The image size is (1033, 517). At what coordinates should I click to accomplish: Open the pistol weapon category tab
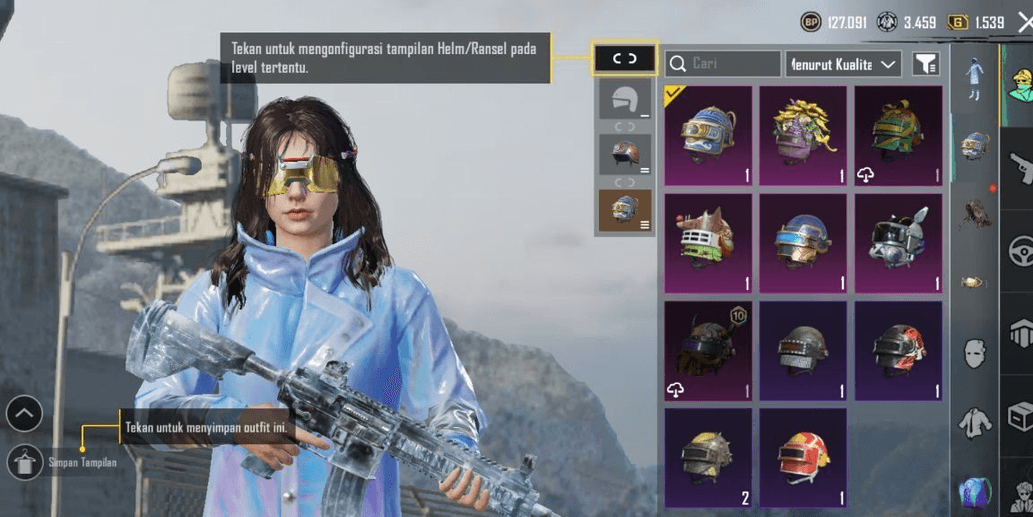coord(1019,167)
